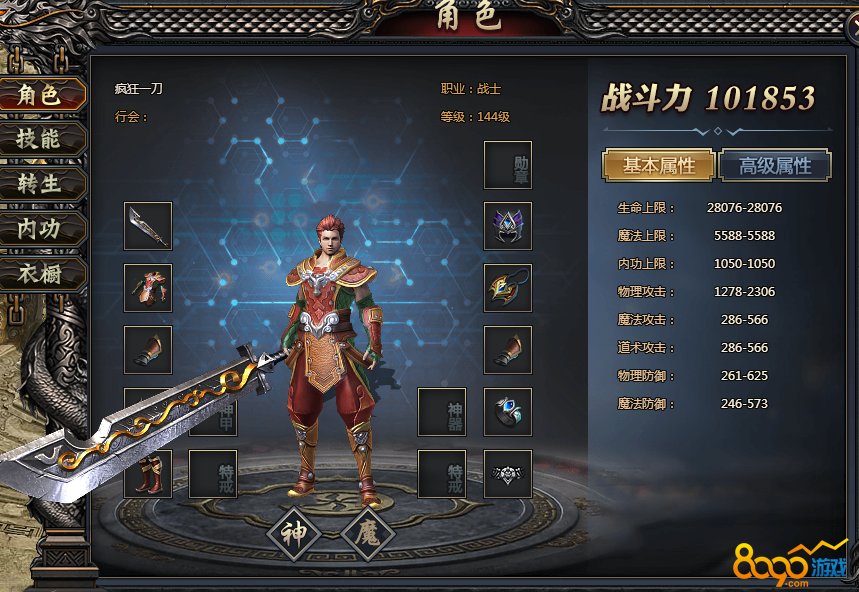Open the 技能 skills tab
859x592 pixels.
pos(40,140)
